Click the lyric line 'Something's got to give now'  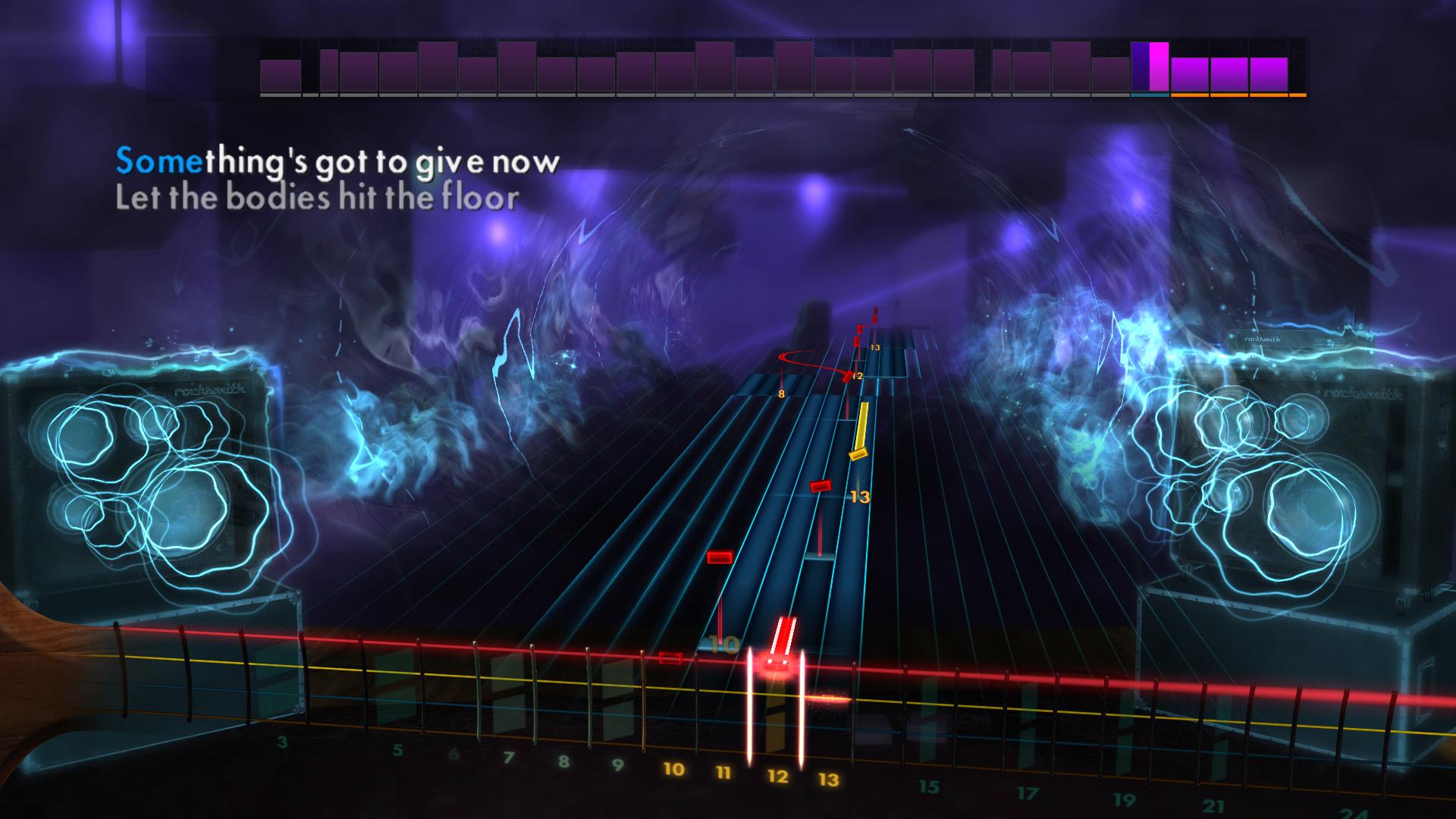coord(337,161)
